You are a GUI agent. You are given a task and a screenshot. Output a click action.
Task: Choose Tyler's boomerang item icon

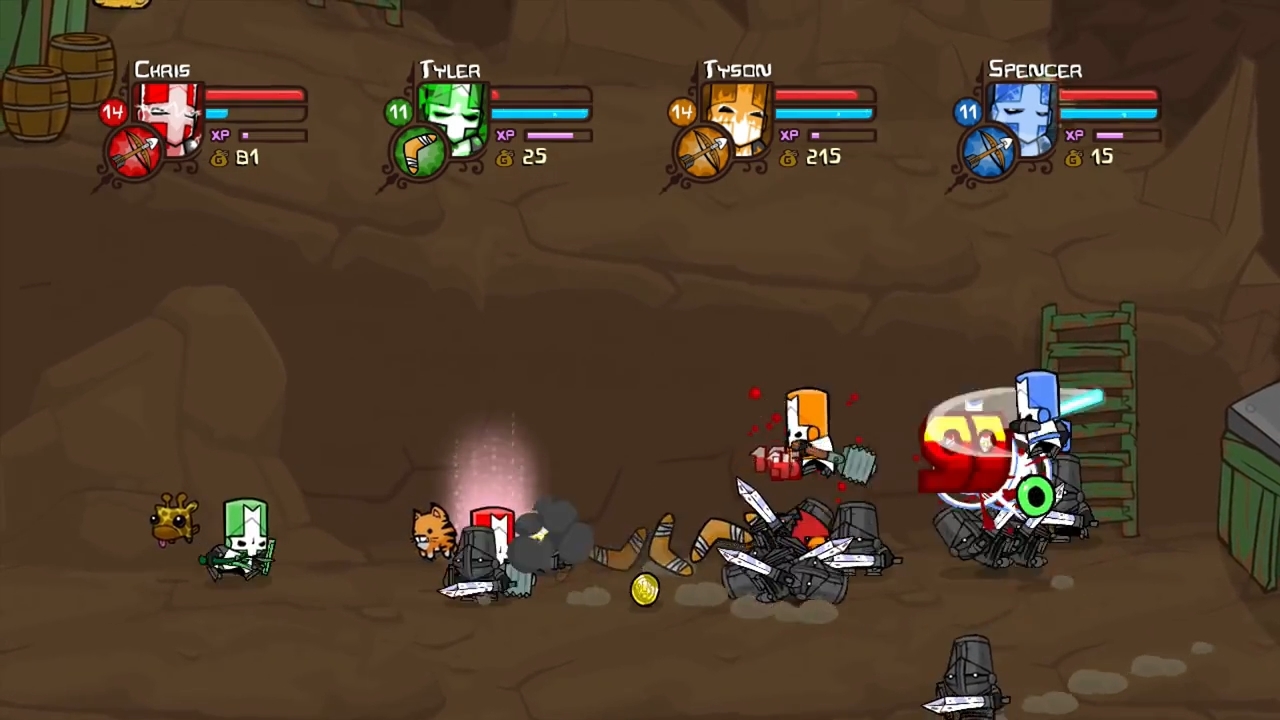(x=419, y=154)
